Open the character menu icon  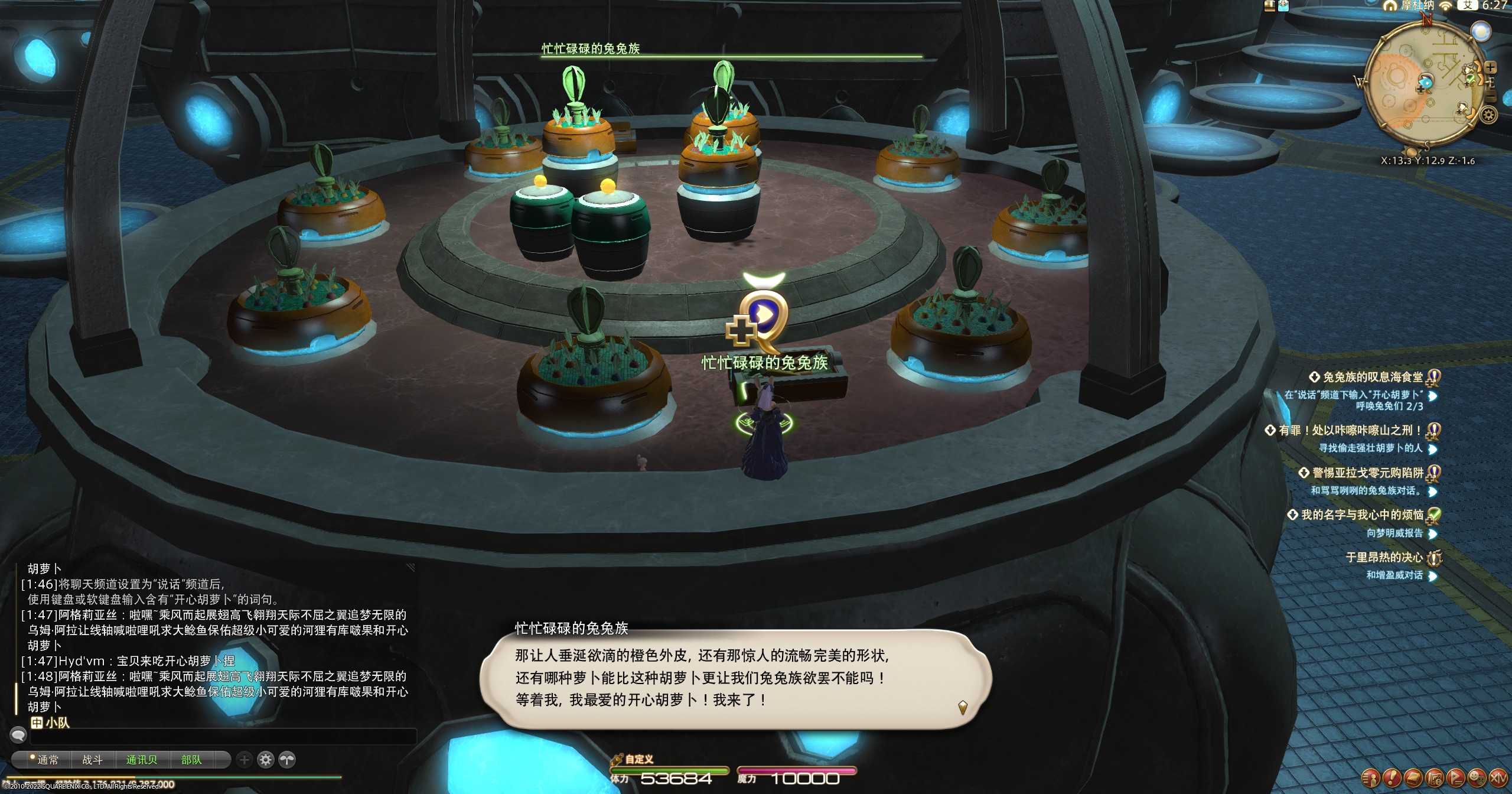[x=1370, y=777]
